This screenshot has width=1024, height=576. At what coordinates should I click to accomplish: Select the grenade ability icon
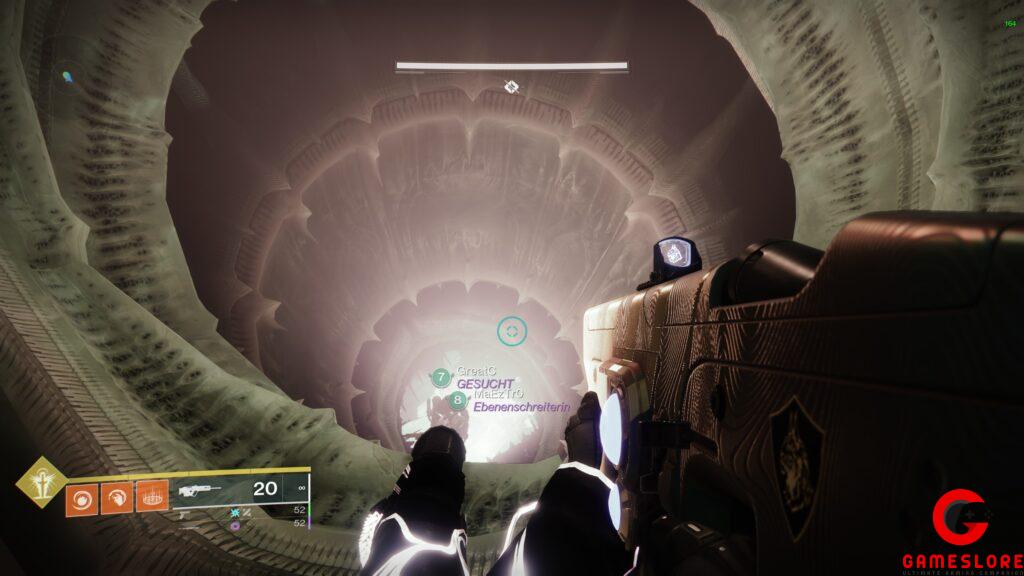[81, 499]
